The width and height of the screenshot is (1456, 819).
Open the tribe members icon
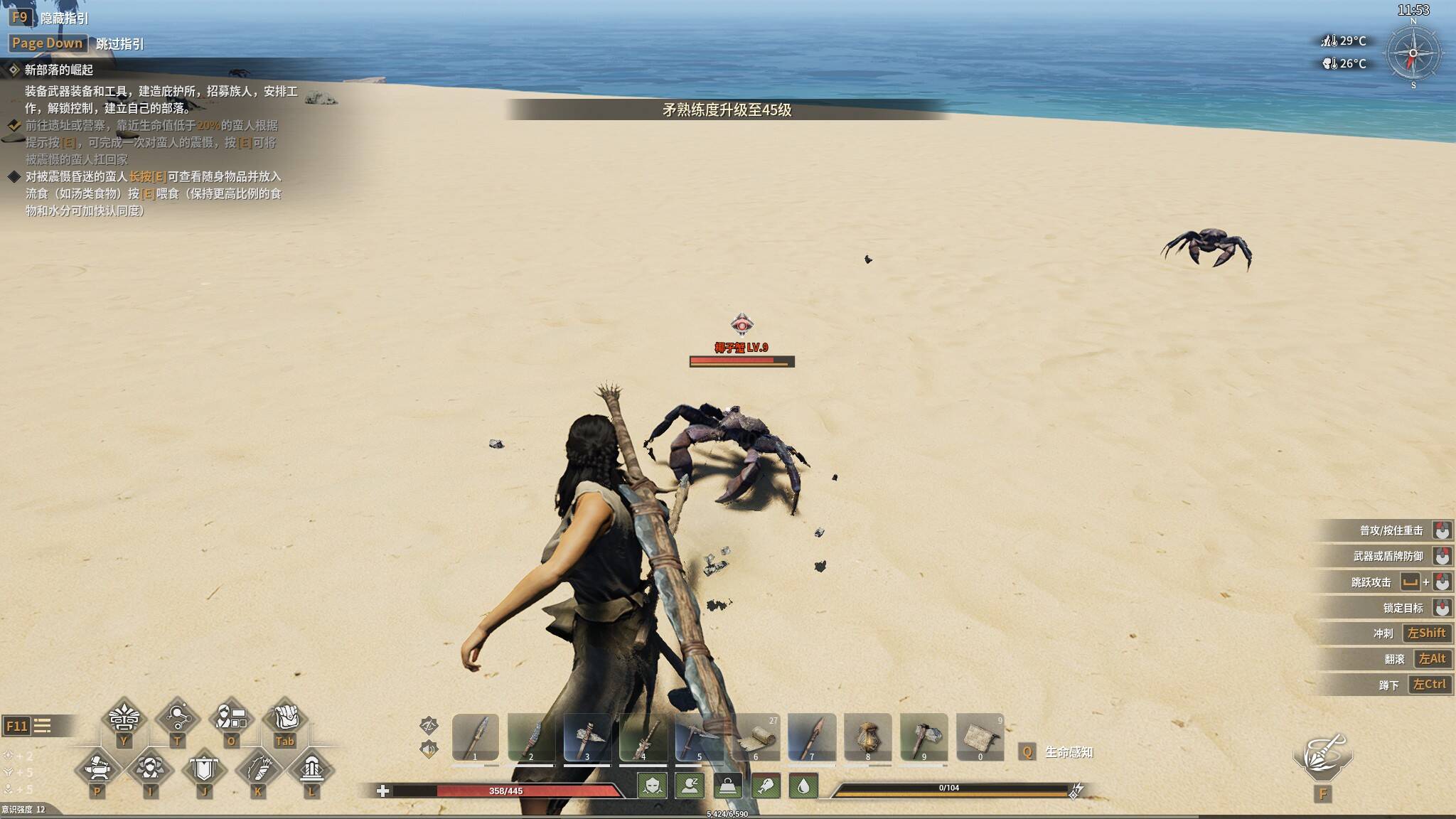point(150,769)
